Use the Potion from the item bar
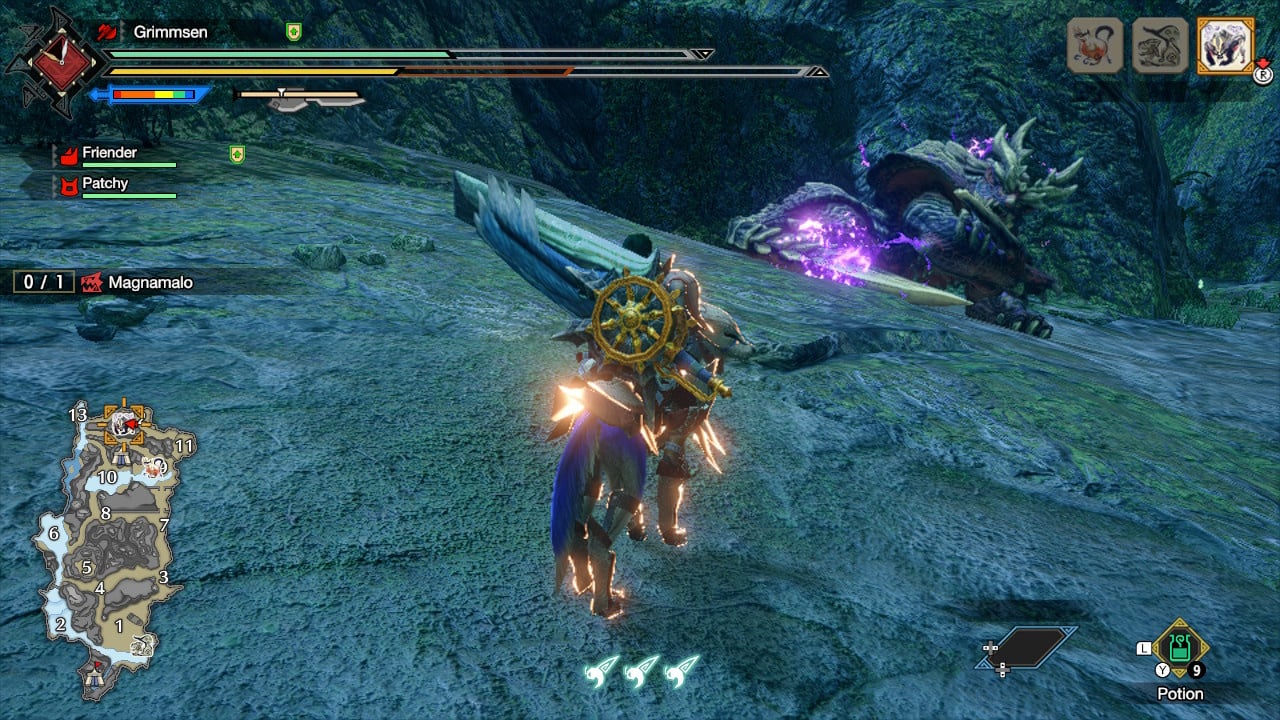 pyautogui.click(x=1180, y=651)
